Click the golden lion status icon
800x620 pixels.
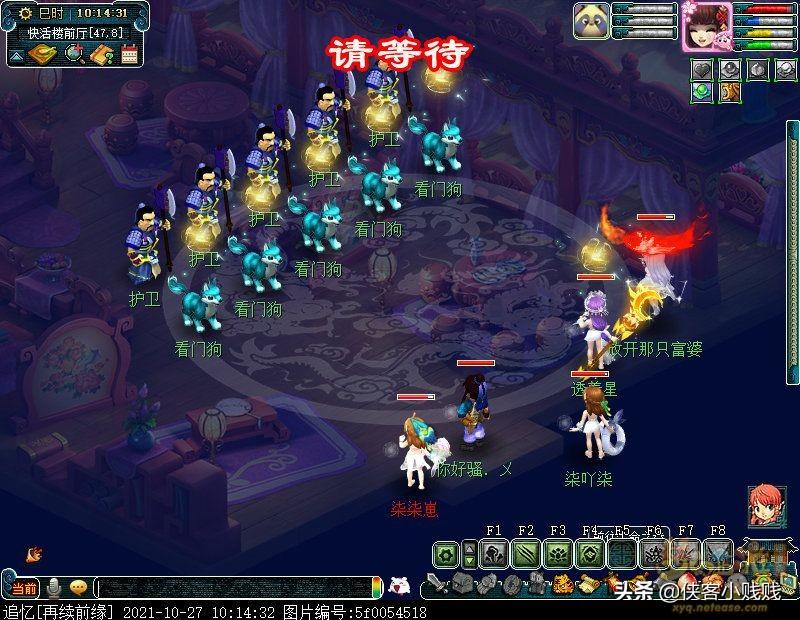(730, 92)
